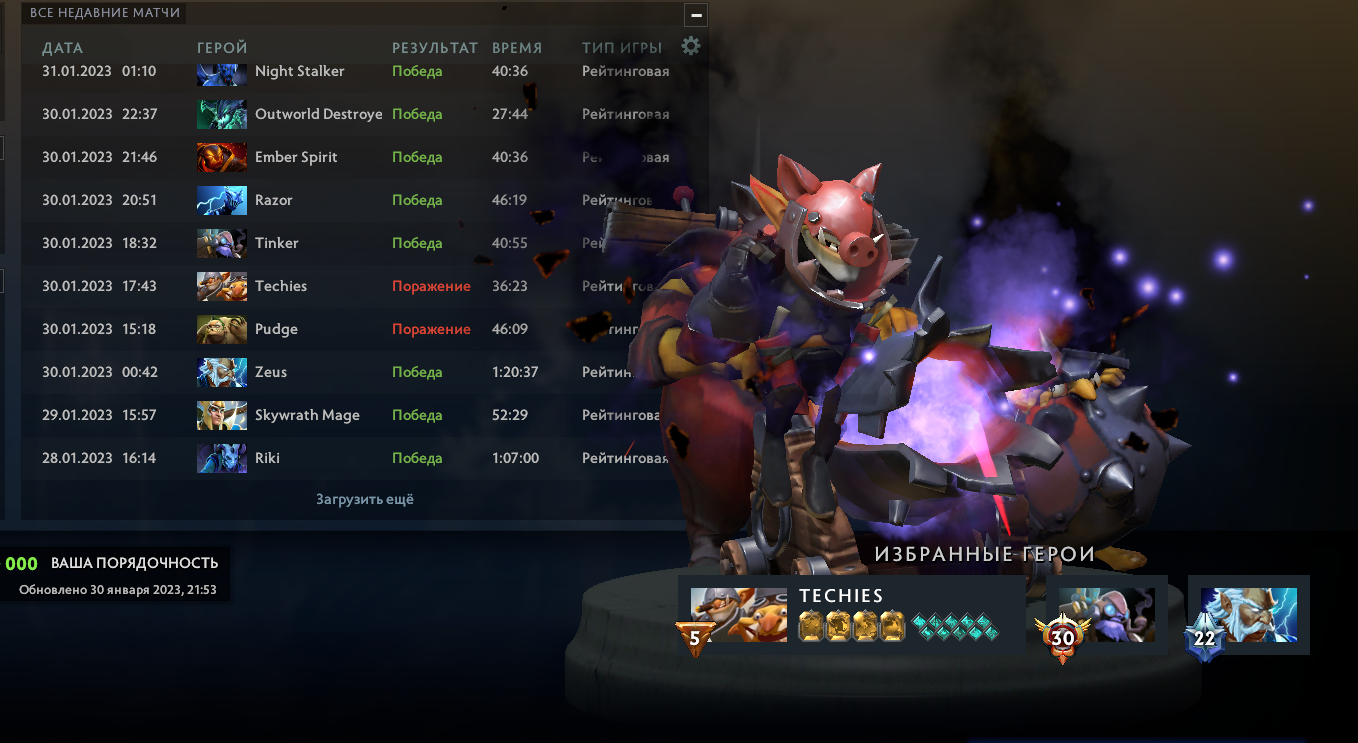Select the Techies favorite hero card
Screen dimensions: 1358x743
tap(851, 614)
